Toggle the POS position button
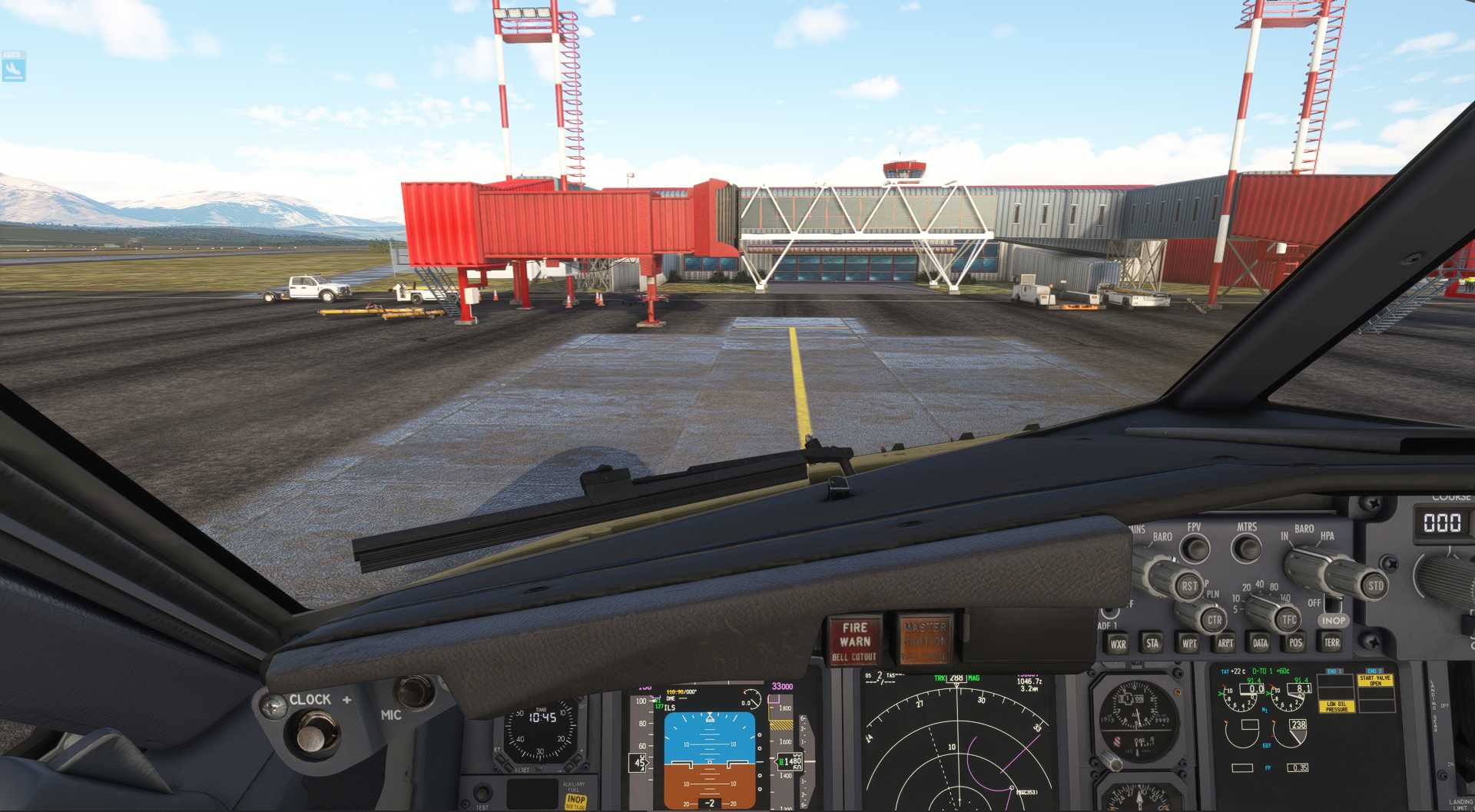 point(1296,643)
